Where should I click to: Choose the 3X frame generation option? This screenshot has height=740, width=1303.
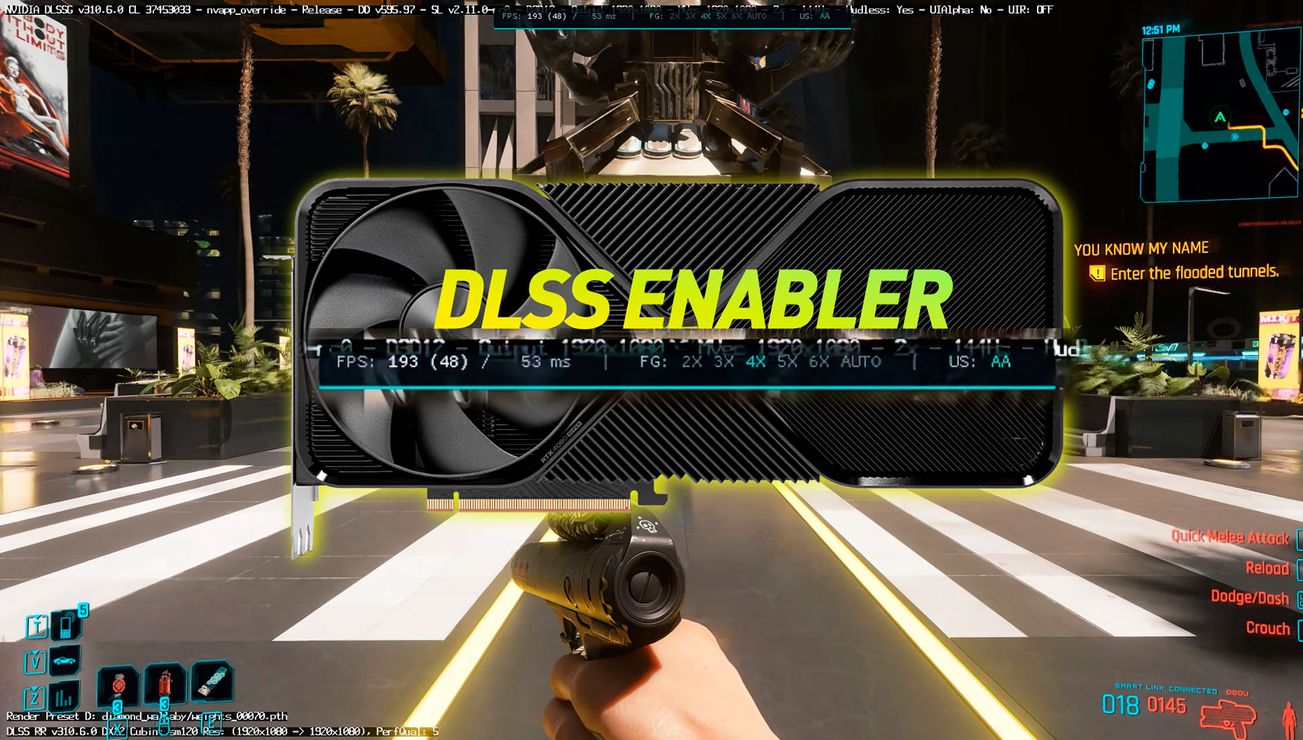point(723,361)
